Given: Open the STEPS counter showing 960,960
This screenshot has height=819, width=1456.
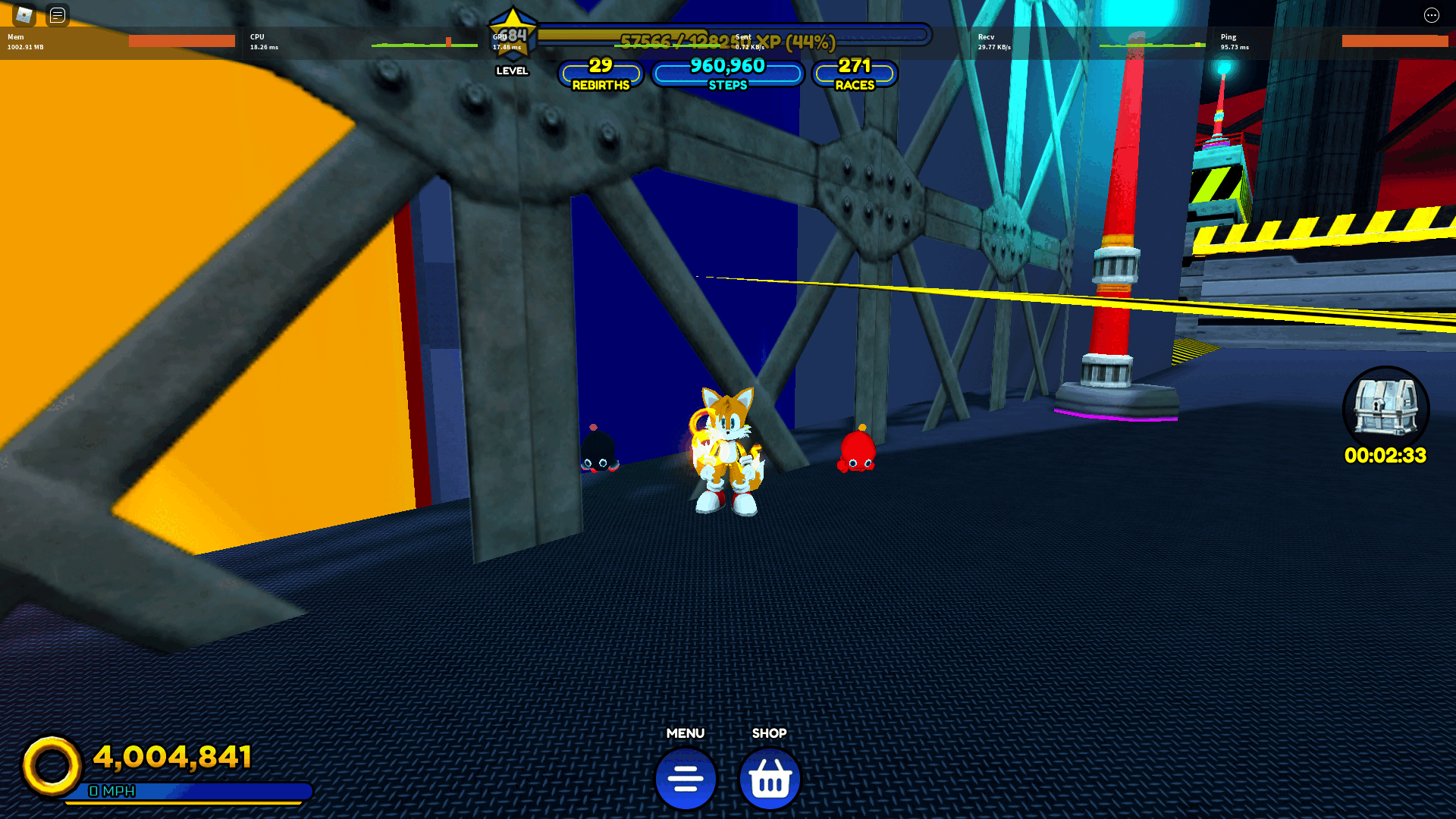Looking at the screenshot, I should click(x=727, y=74).
